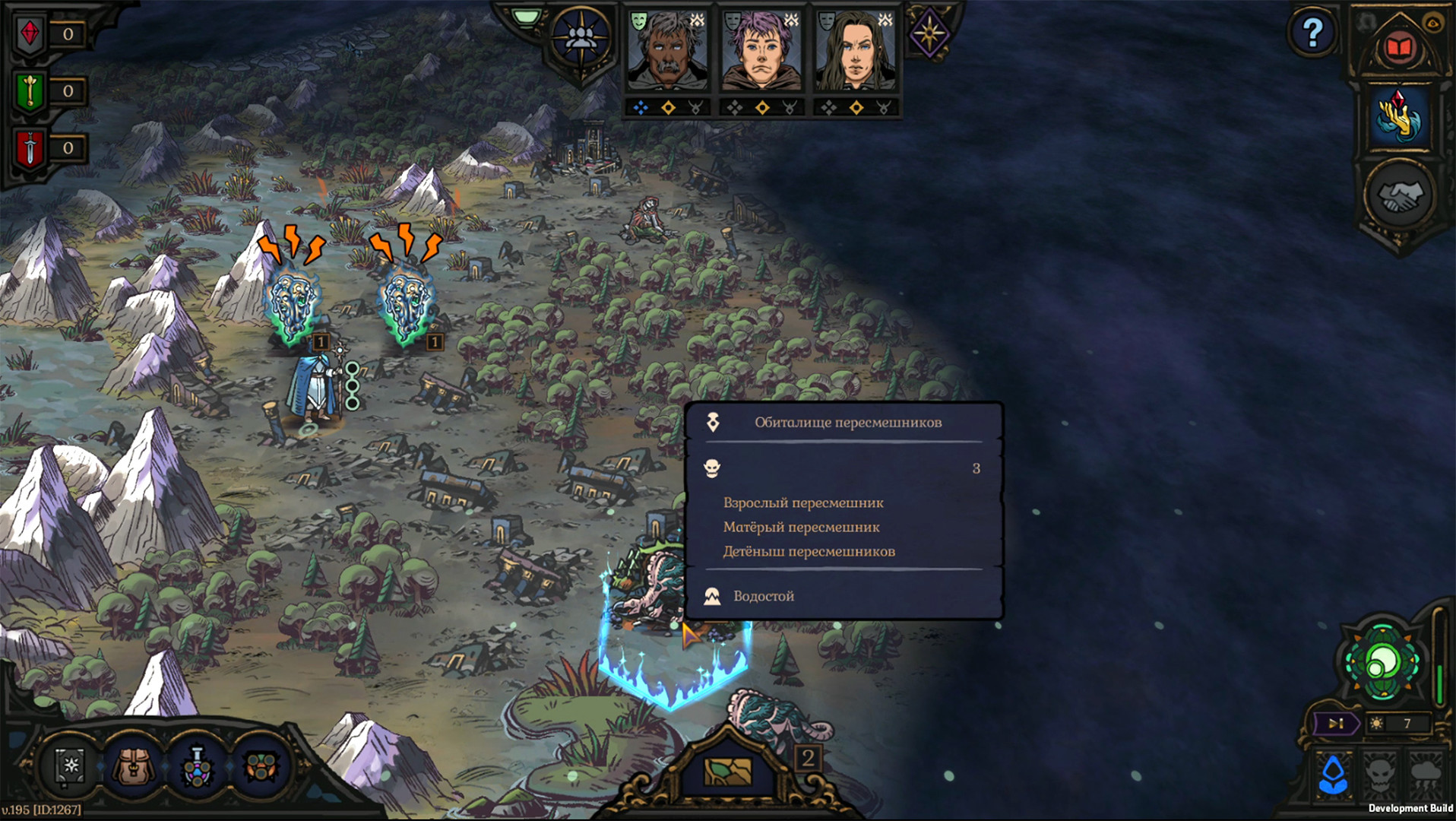This screenshot has width=1456, height=821.
Task: Open the help question mark button
Action: pyautogui.click(x=1312, y=33)
